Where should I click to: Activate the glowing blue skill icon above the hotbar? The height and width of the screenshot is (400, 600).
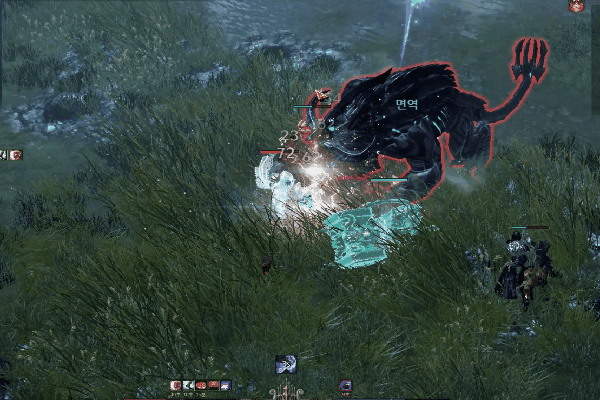285,365
